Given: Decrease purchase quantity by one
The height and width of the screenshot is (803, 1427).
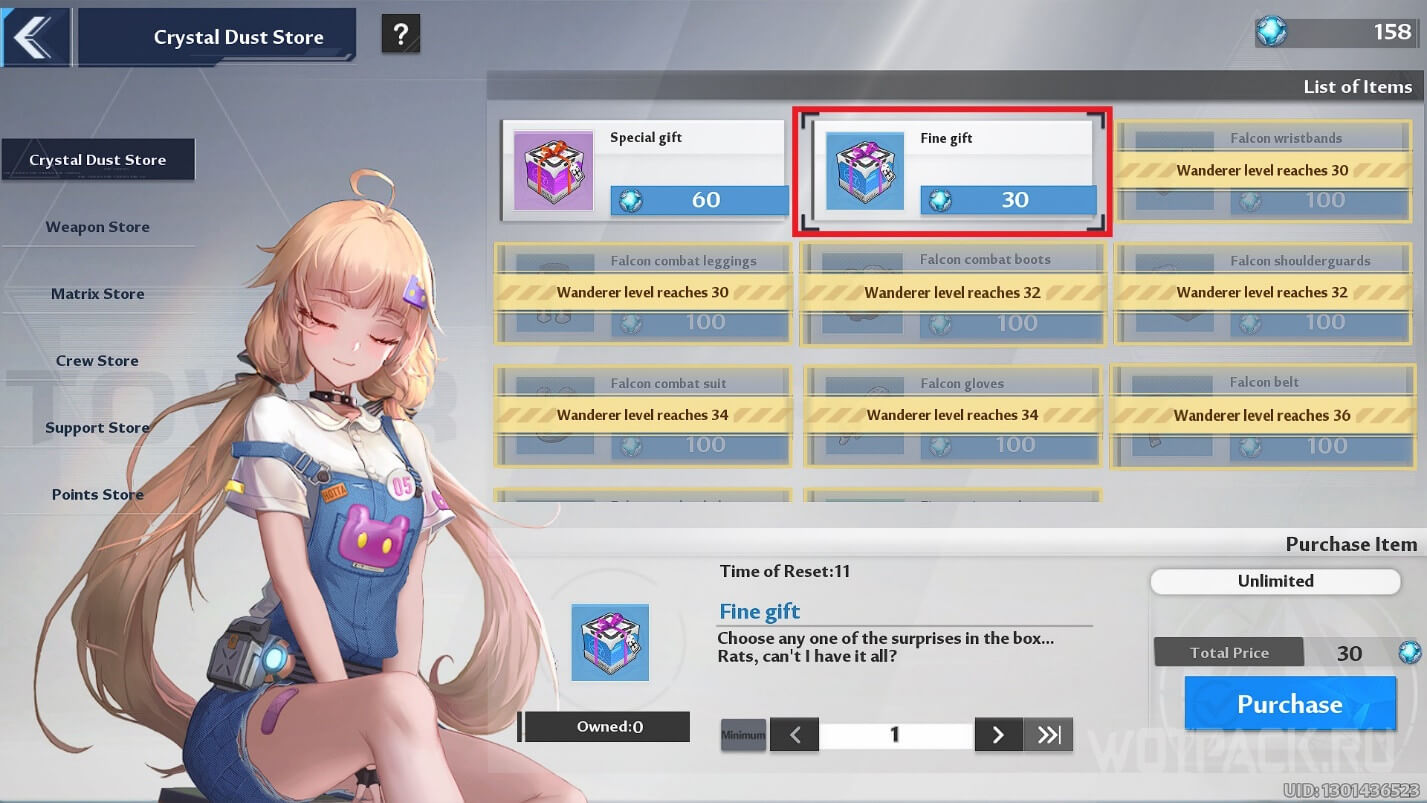Looking at the screenshot, I should 795,735.
